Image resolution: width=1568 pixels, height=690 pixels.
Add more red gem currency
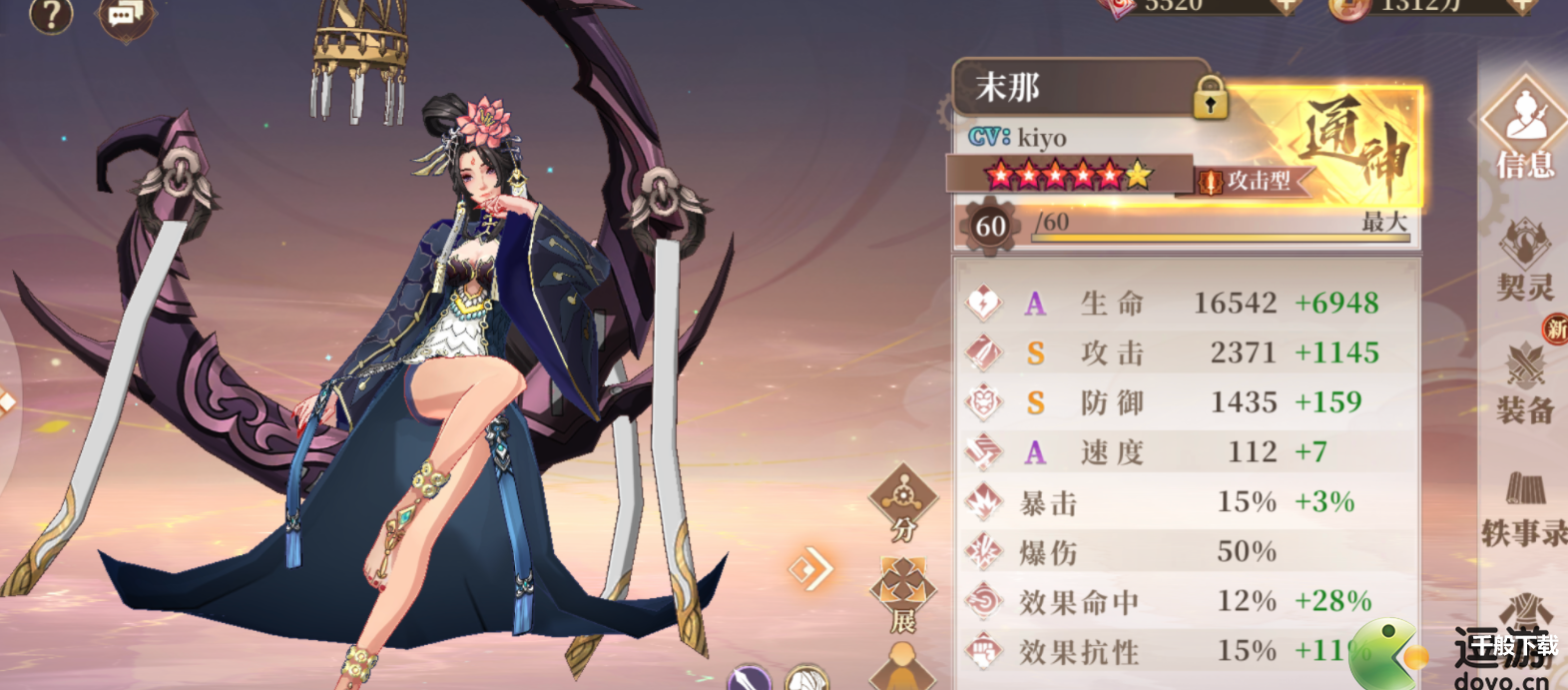[1287, 6]
